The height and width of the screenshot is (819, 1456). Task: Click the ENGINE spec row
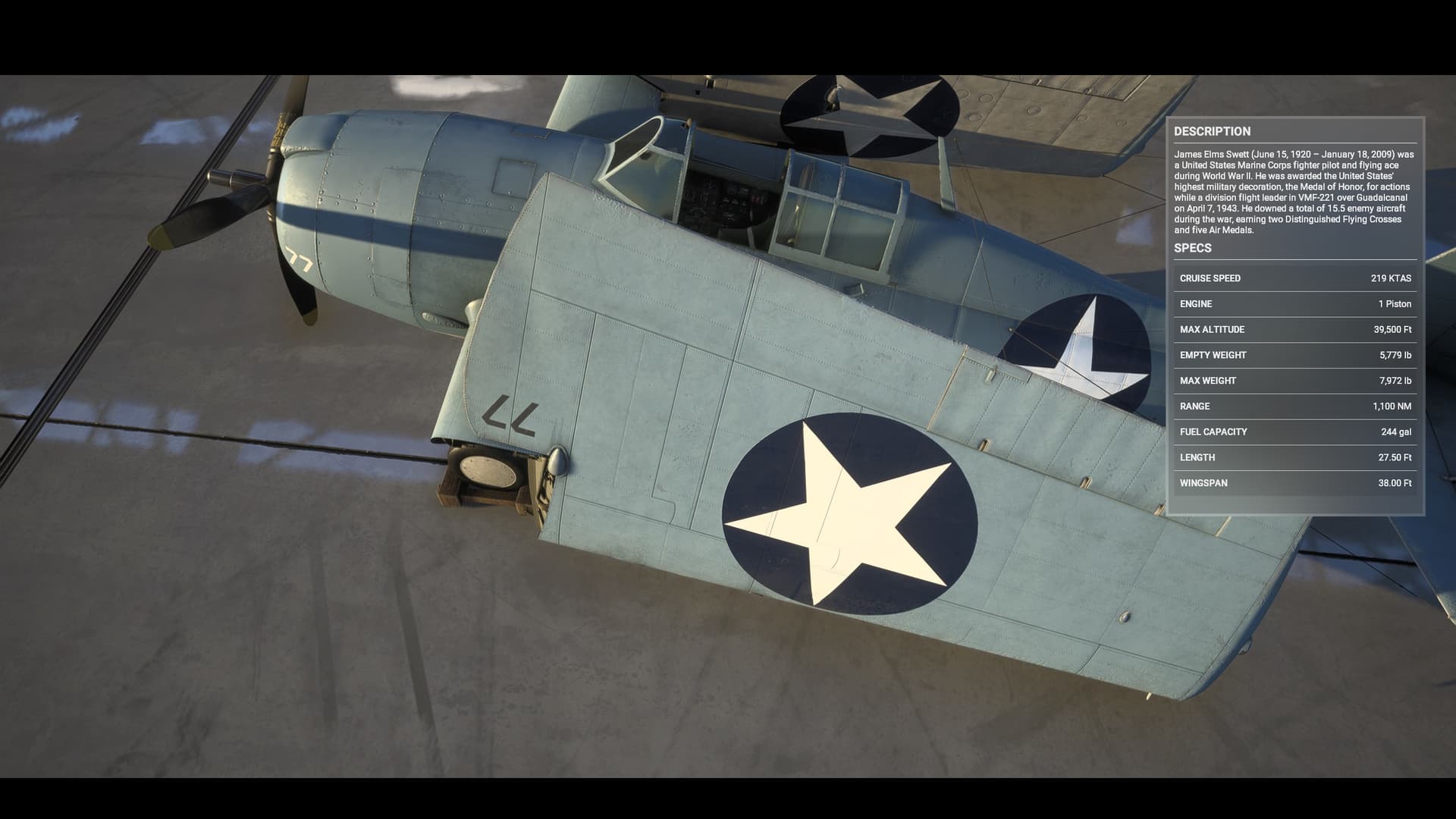pyautogui.click(x=1297, y=303)
